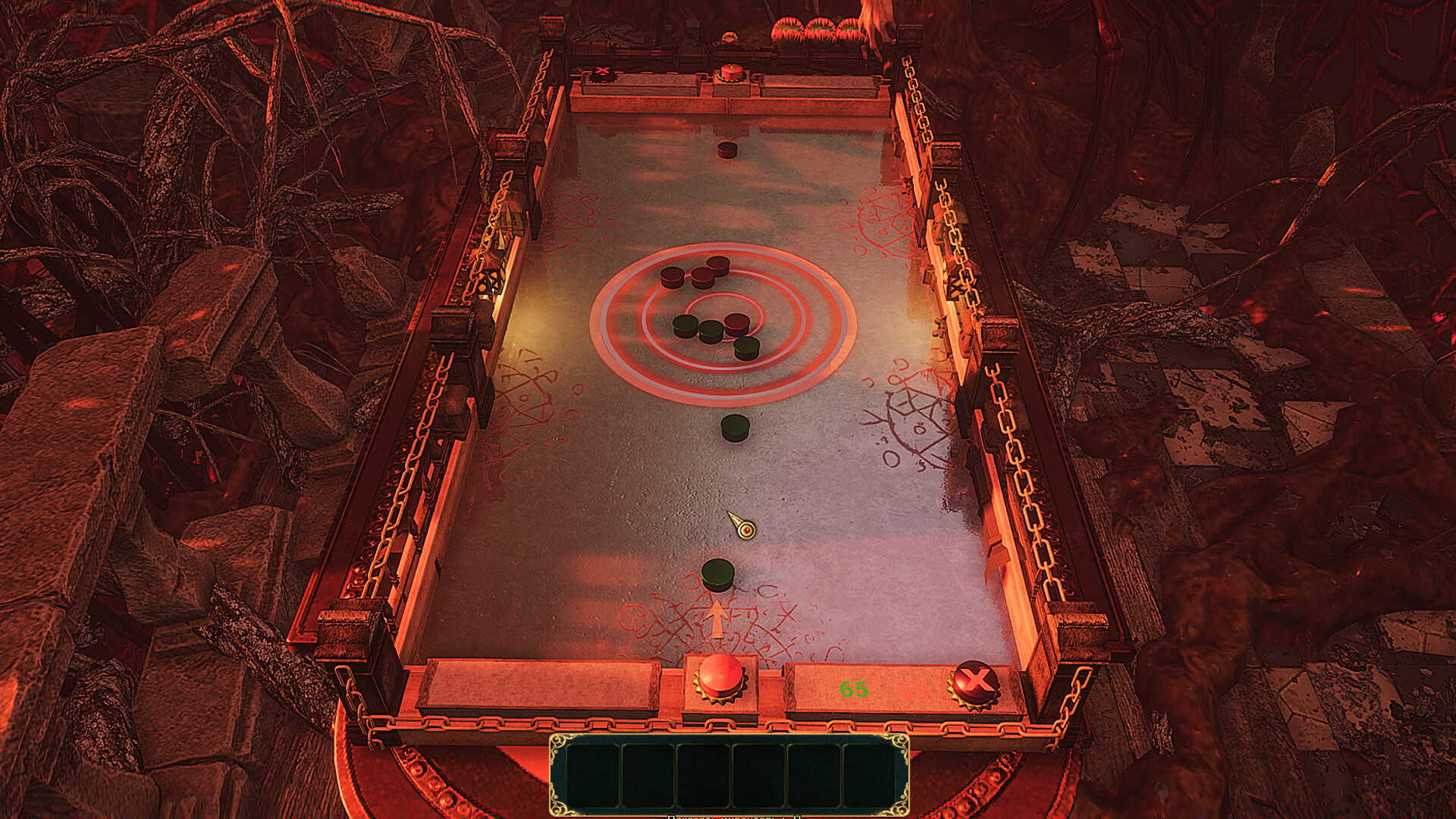The width and height of the screenshot is (1456, 819).
Task: Select the golden aiming pointer on the ice
Action: [745, 529]
